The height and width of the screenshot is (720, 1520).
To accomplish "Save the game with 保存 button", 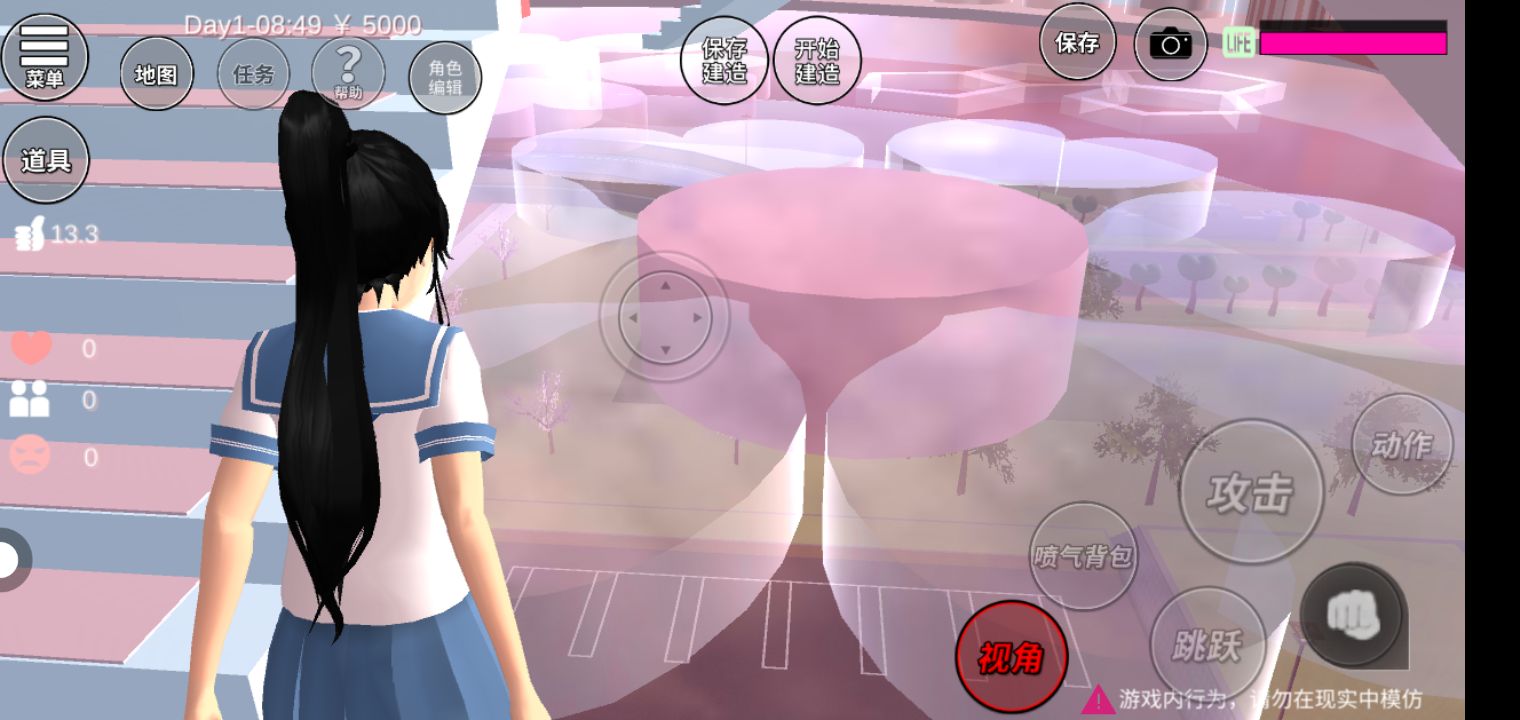I will click(1077, 42).
